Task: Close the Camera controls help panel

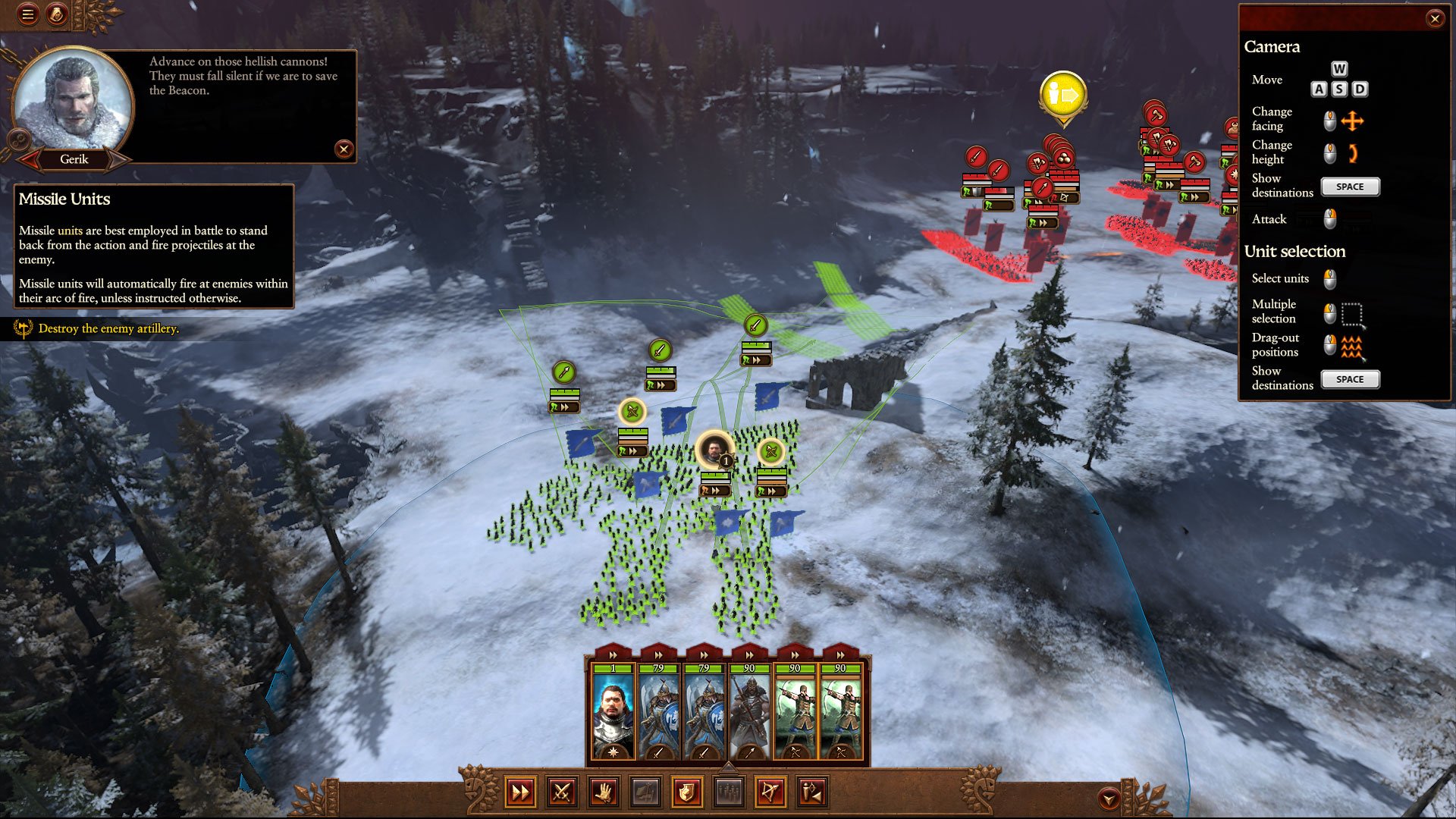Action: (x=1434, y=19)
